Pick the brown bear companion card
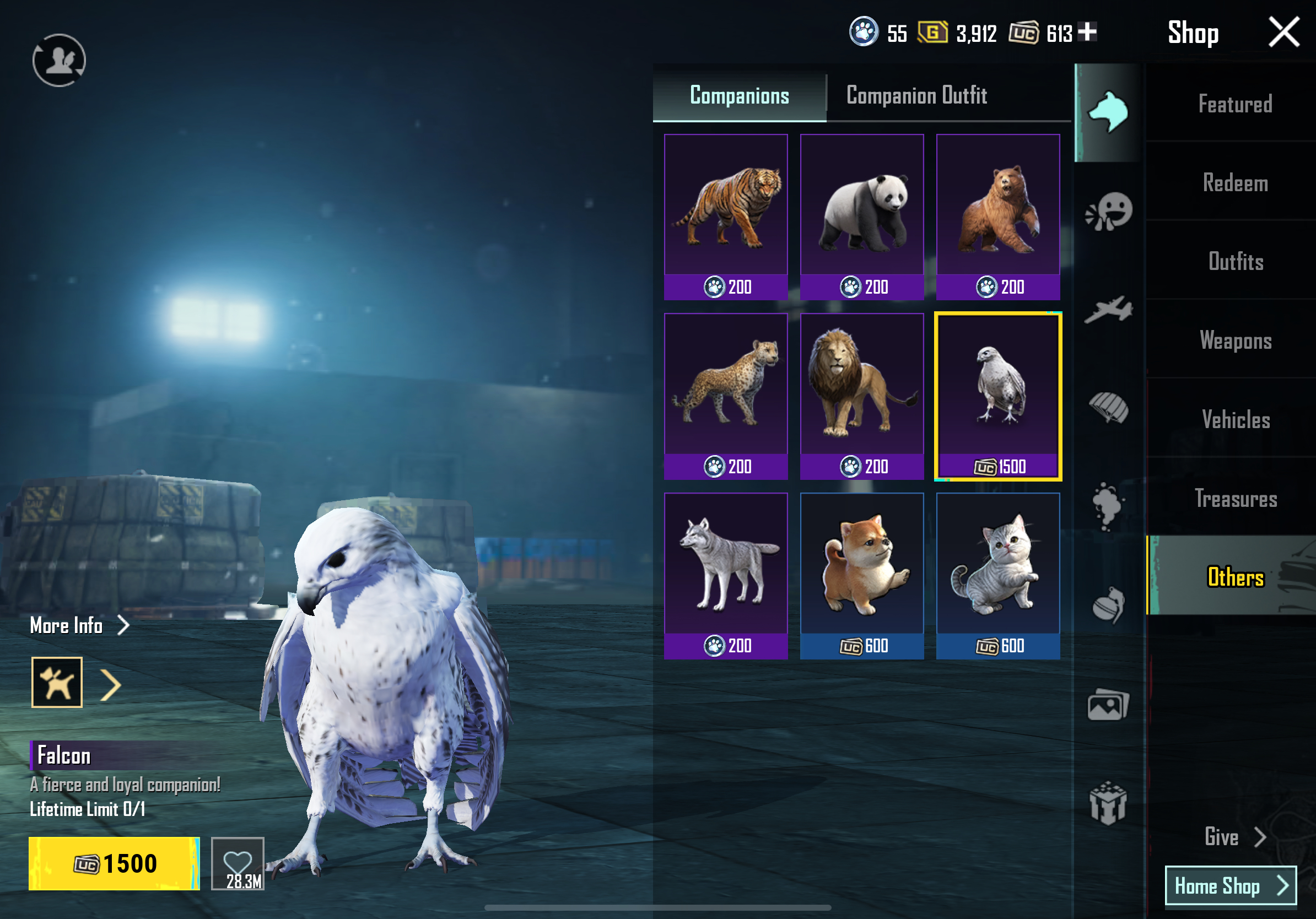Image resolution: width=1316 pixels, height=919 pixels. [x=997, y=216]
